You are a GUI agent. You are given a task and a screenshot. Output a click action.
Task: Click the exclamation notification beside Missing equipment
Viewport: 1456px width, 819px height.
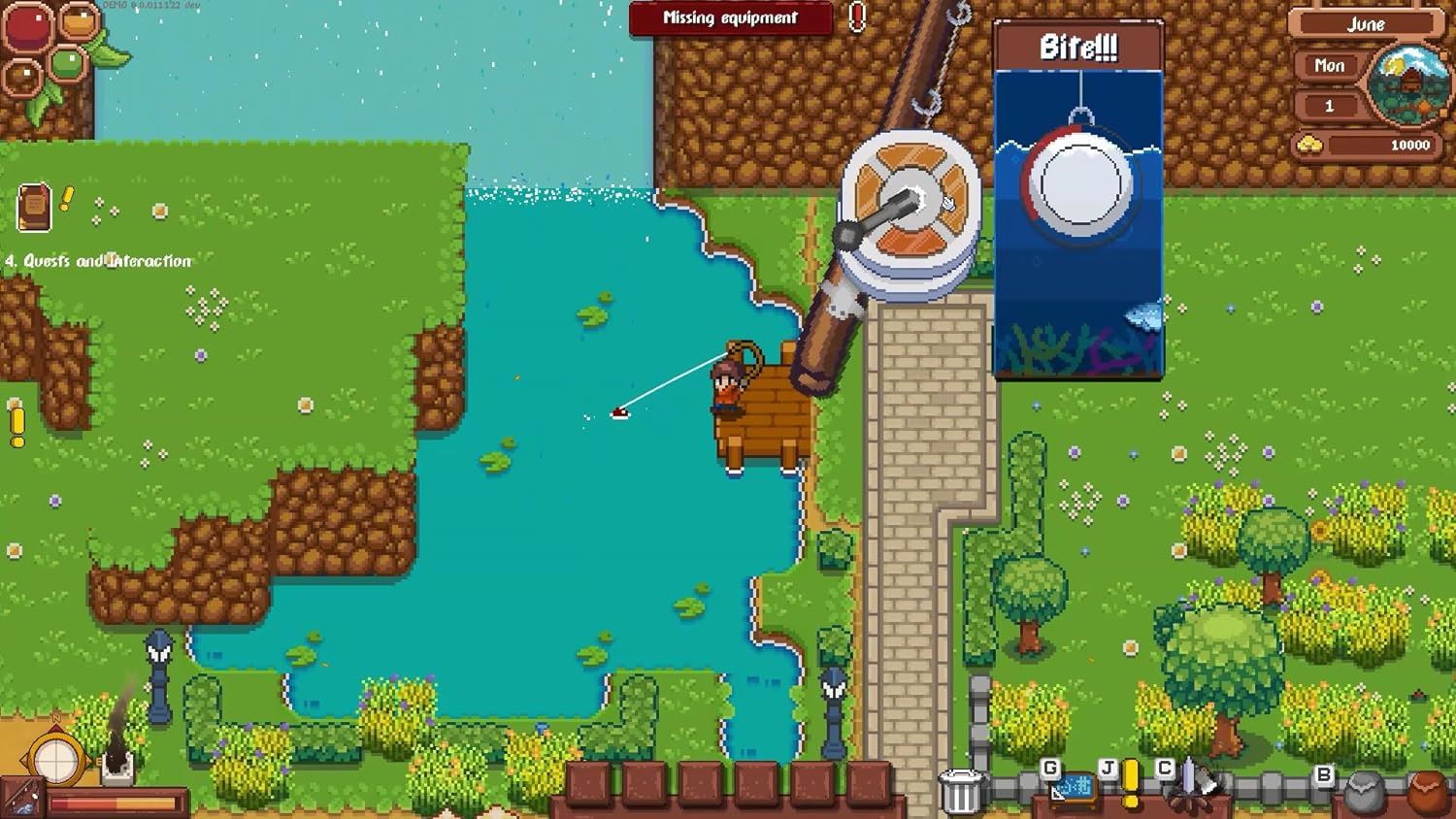coord(855,17)
